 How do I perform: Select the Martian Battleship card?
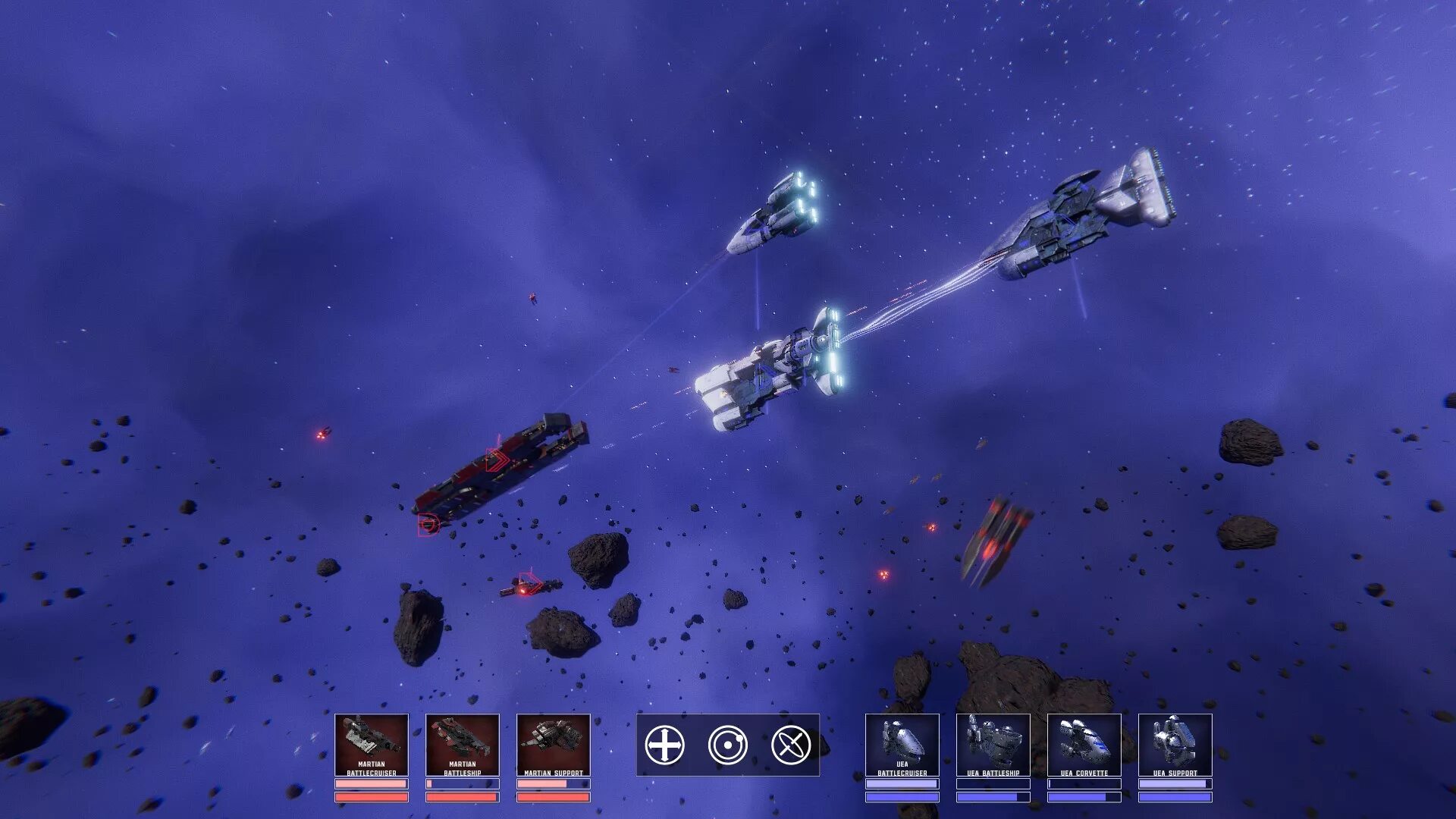(x=462, y=745)
